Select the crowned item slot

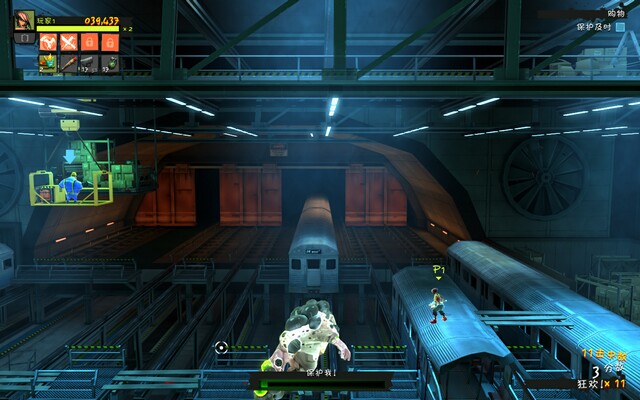(47, 63)
